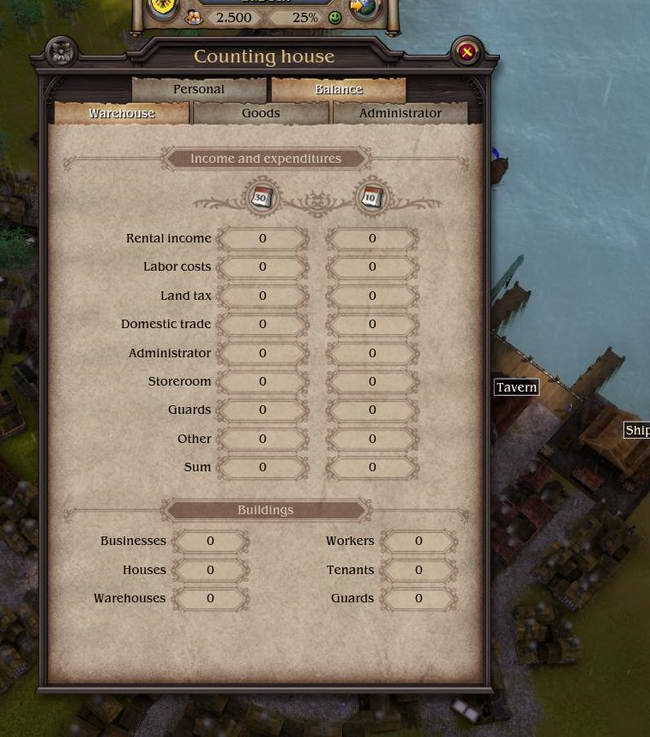The image size is (650, 737).
Task: Click the gear icon beside the Counting house title
Action: 62,52
